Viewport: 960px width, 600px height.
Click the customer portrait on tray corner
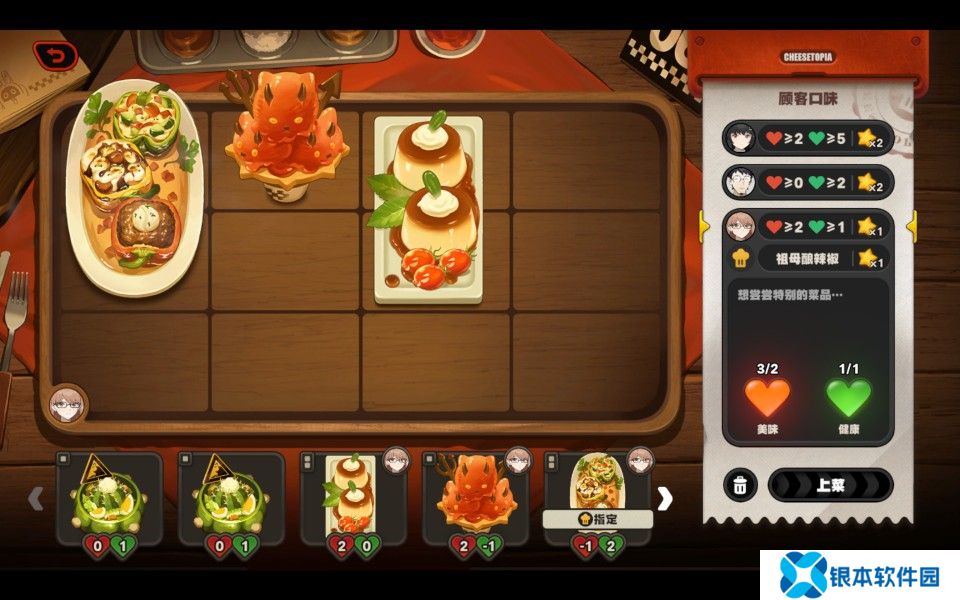[x=68, y=404]
